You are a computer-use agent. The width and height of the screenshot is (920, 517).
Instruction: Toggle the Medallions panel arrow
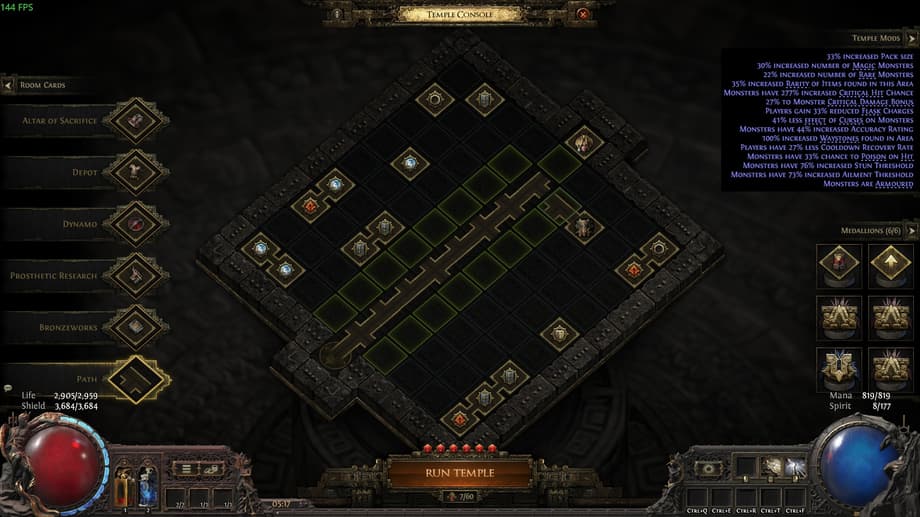coord(910,231)
